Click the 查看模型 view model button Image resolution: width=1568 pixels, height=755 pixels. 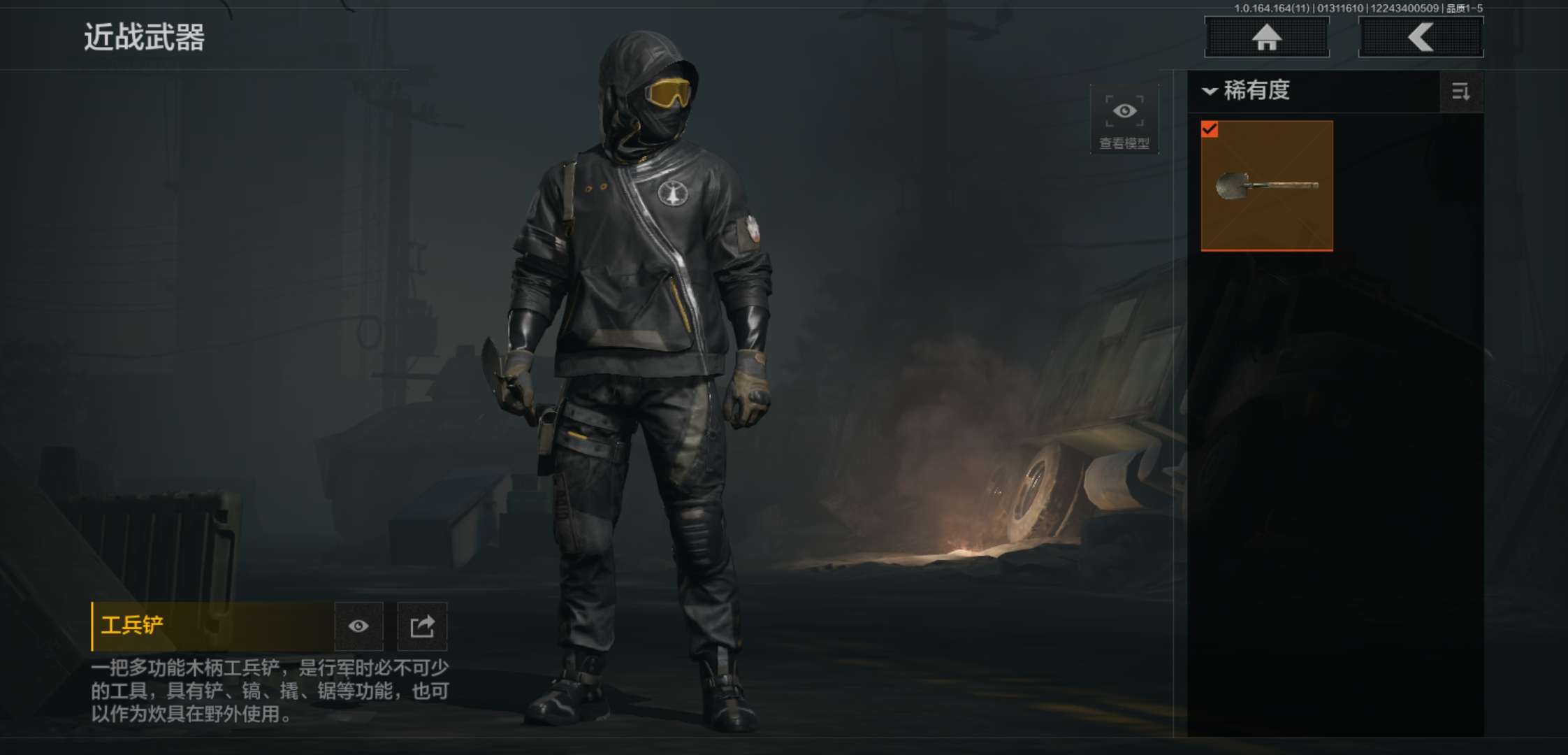[x=1124, y=120]
